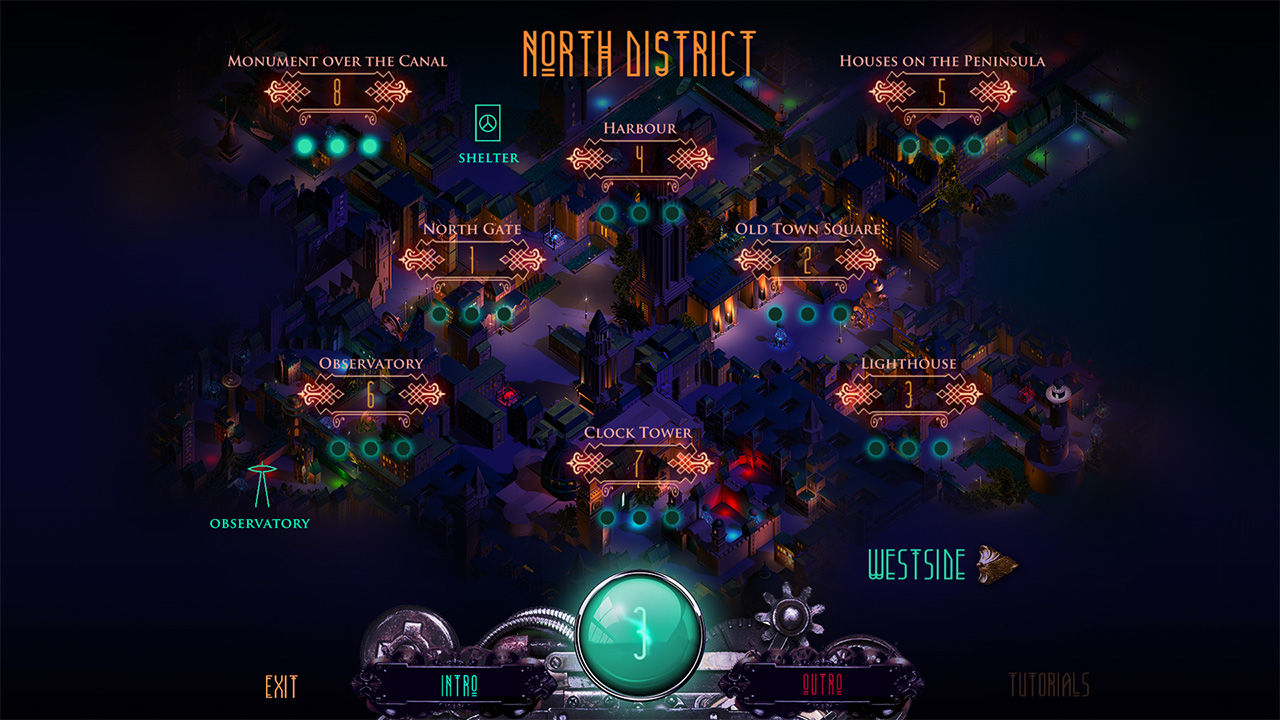The image size is (1280, 720).
Task: Click Exit to leave the district map
Action: pos(281,687)
